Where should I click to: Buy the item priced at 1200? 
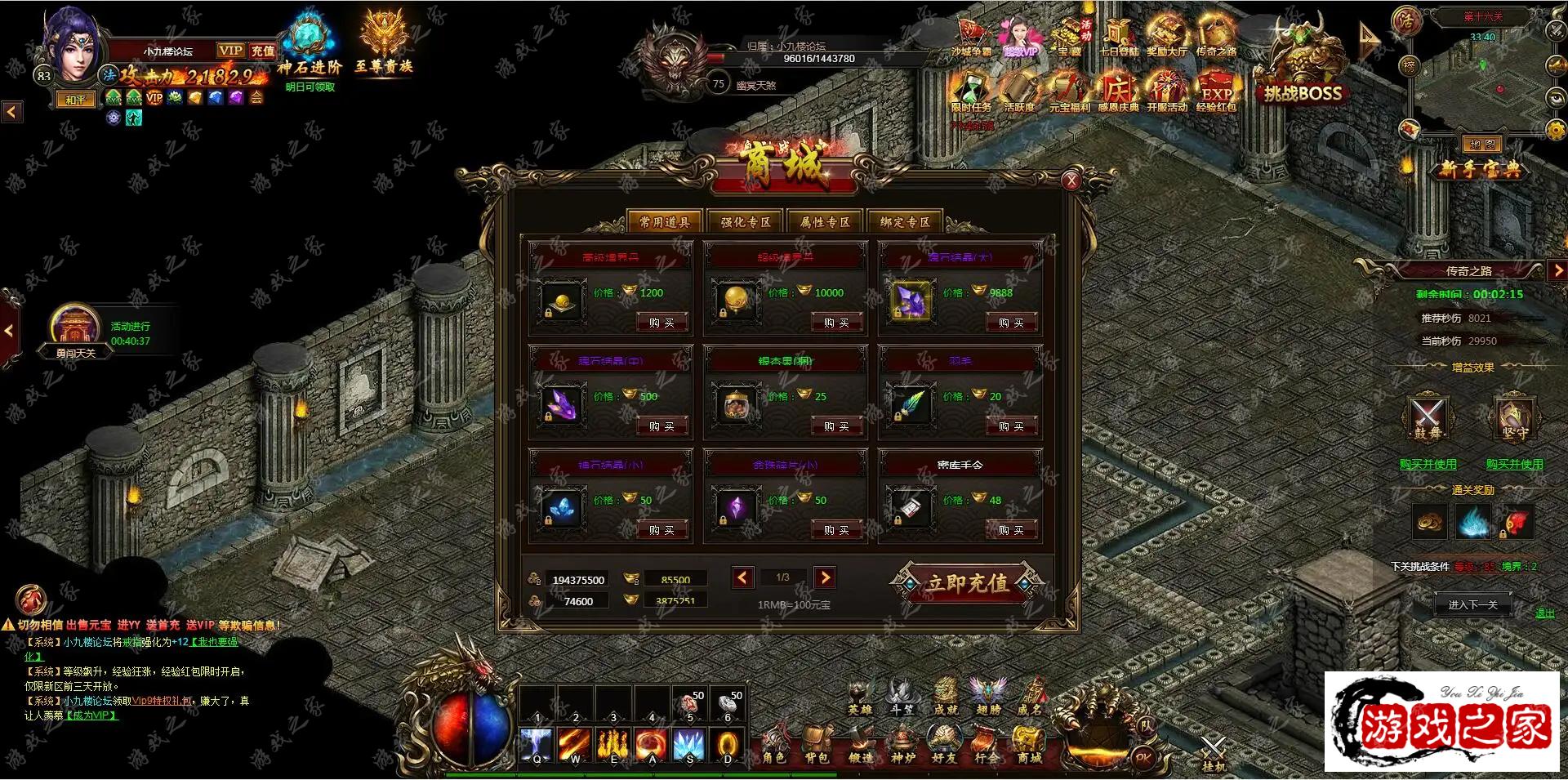(661, 323)
